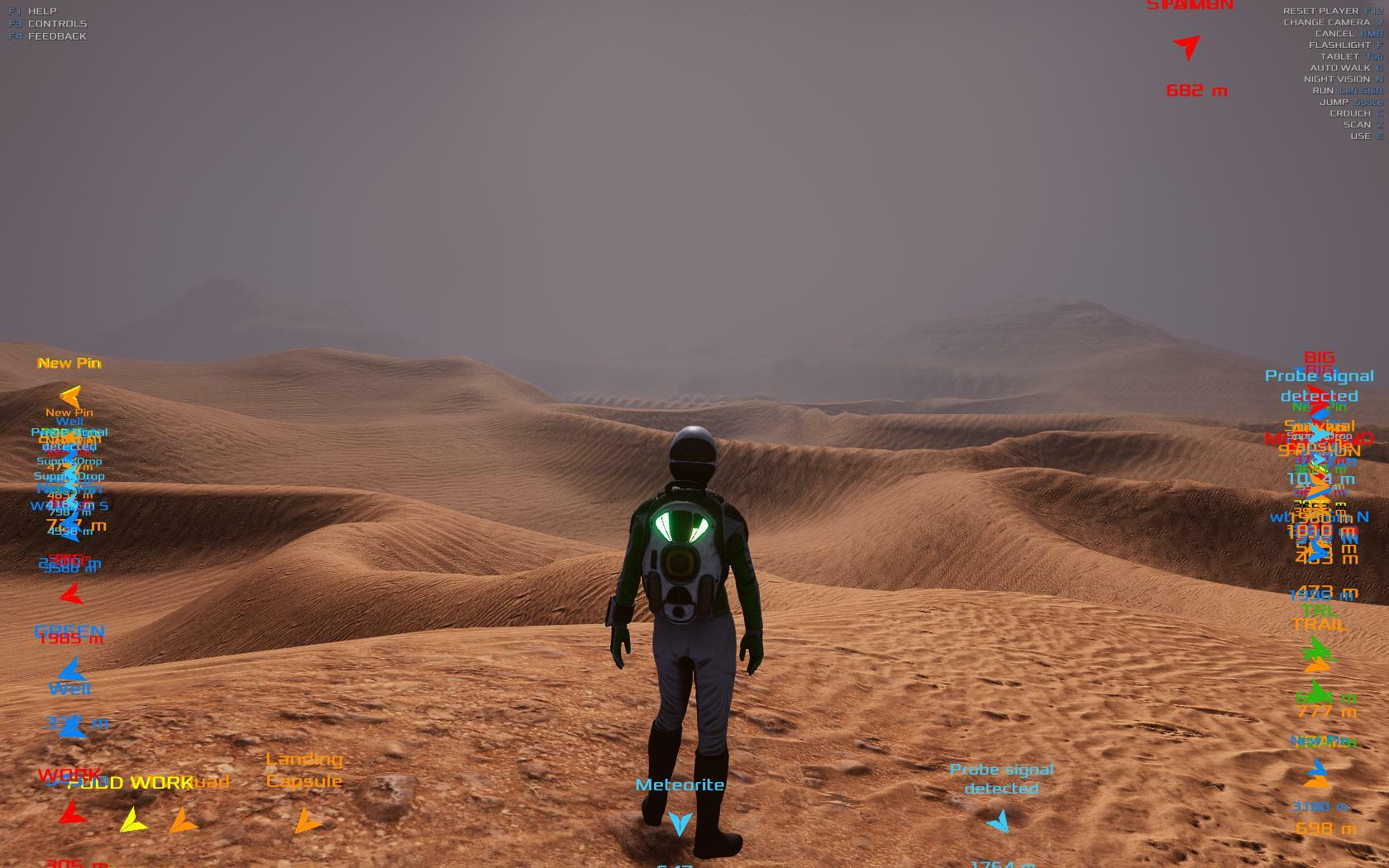This screenshot has width=1389, height=868.
Task: Select the red waypoint arrow showing 682 m
Action: pyautogui.click(x=1187, y=47)
